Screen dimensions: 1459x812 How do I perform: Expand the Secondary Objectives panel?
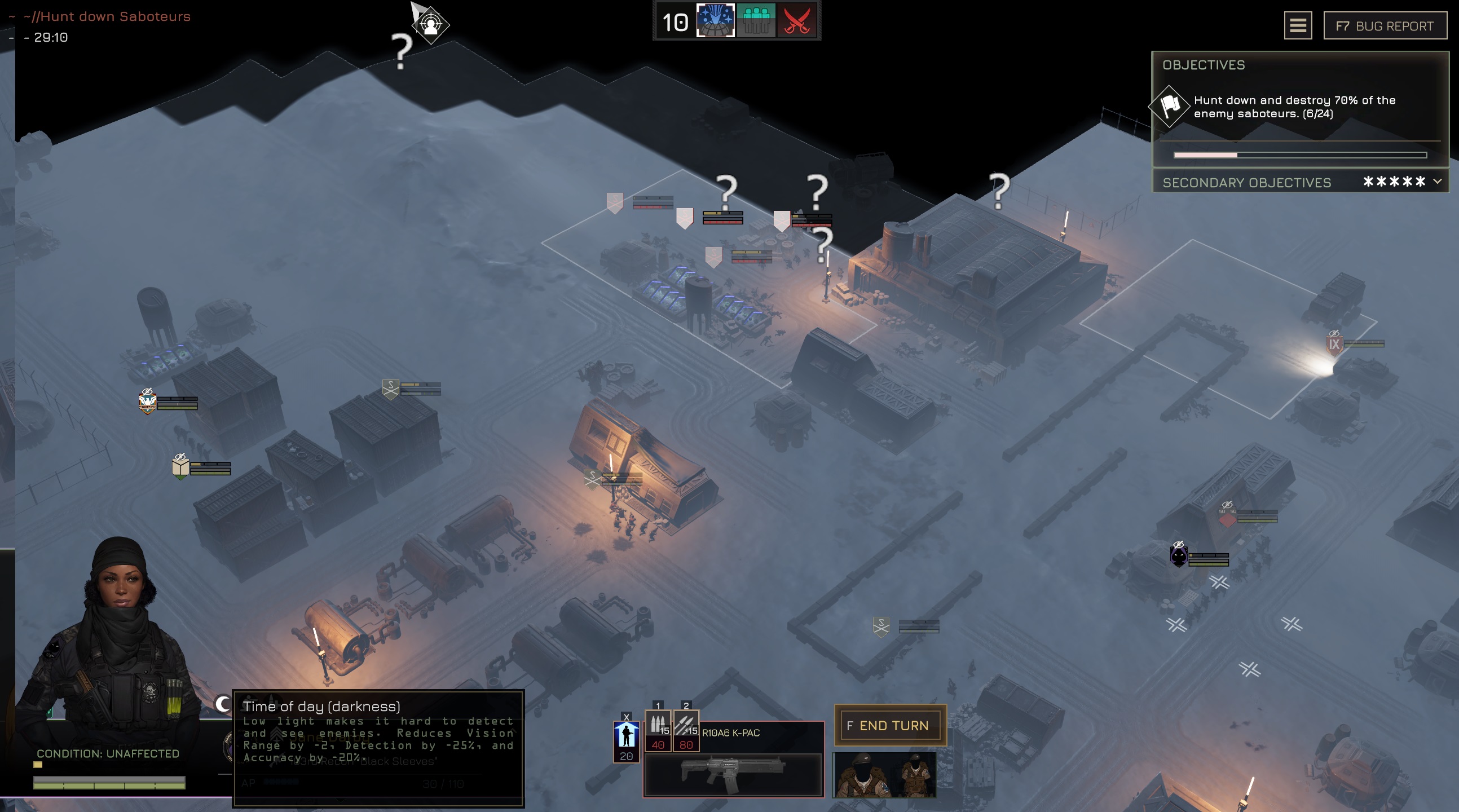click(1437, 182)
